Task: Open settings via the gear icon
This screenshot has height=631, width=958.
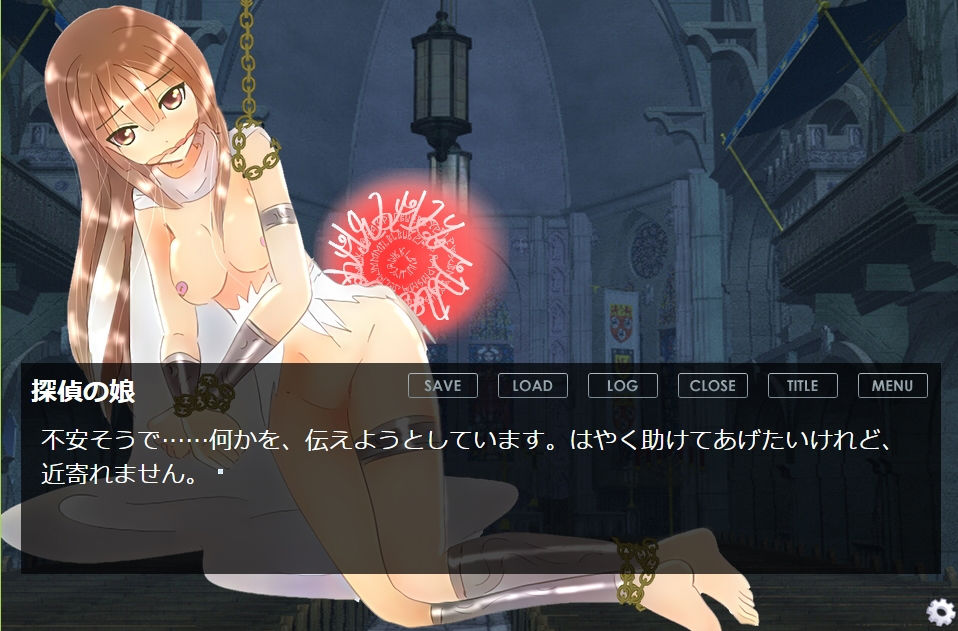Action: tap(940, 612)
